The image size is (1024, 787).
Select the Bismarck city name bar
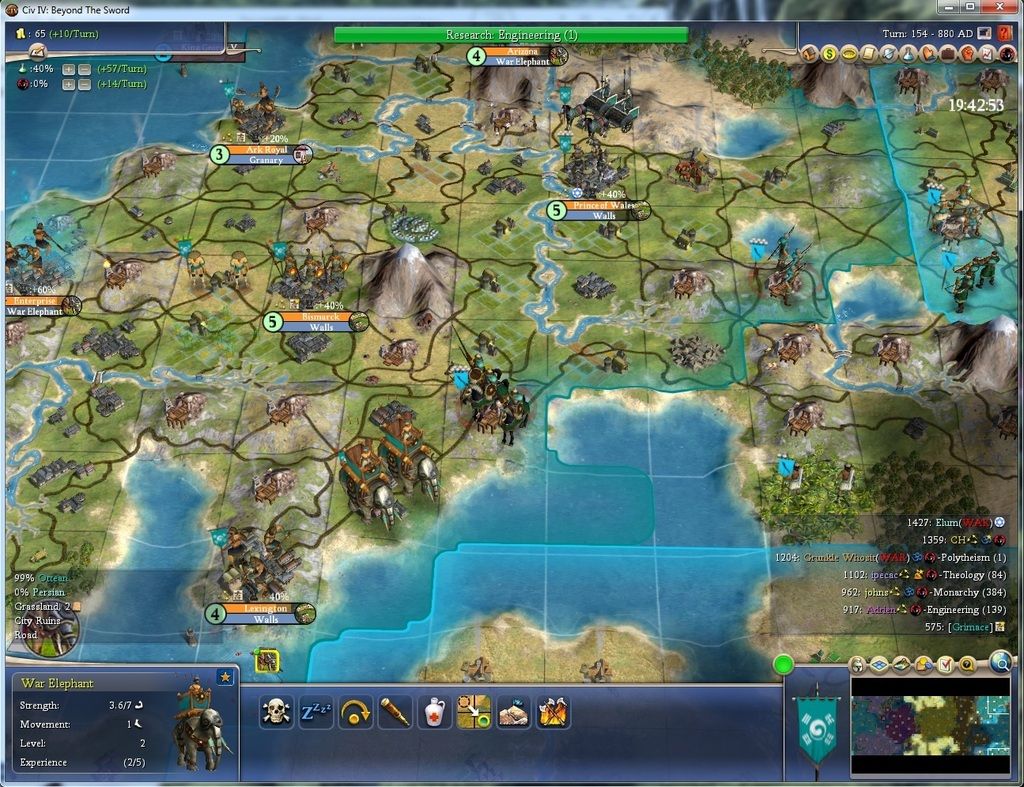coord(320,317)
